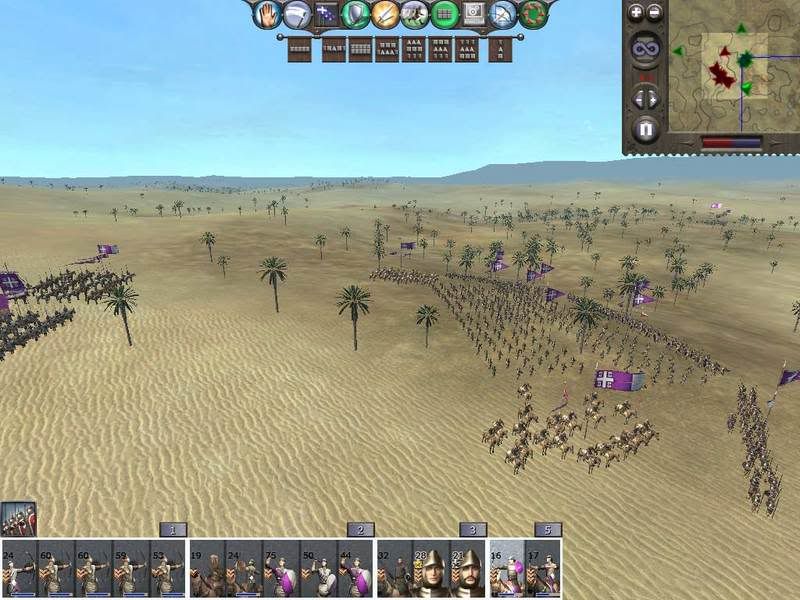Toggle the green shield guard mode icon

[x=355, y=14]
